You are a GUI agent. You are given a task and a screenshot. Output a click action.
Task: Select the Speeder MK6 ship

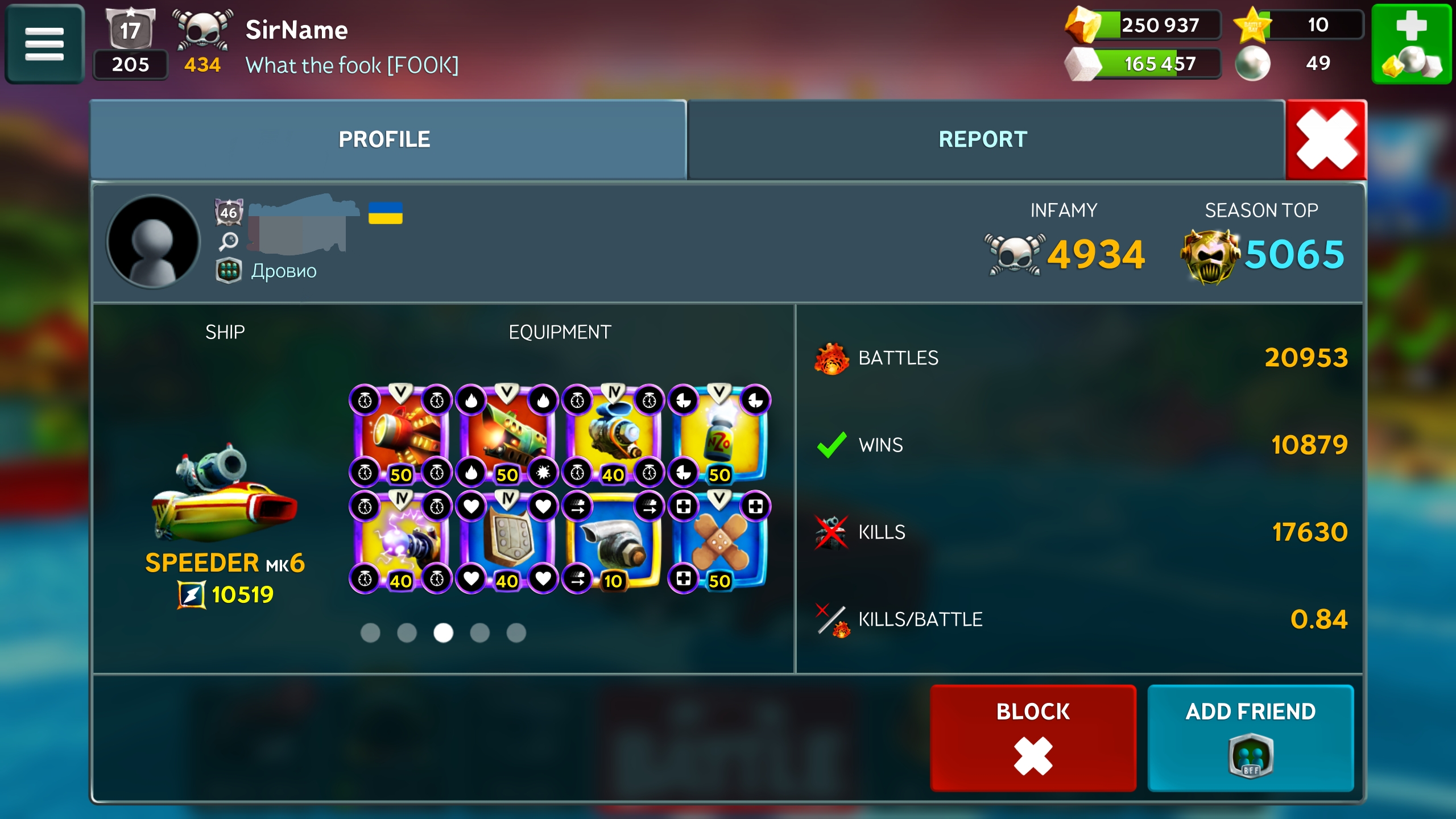coord(225,495)
